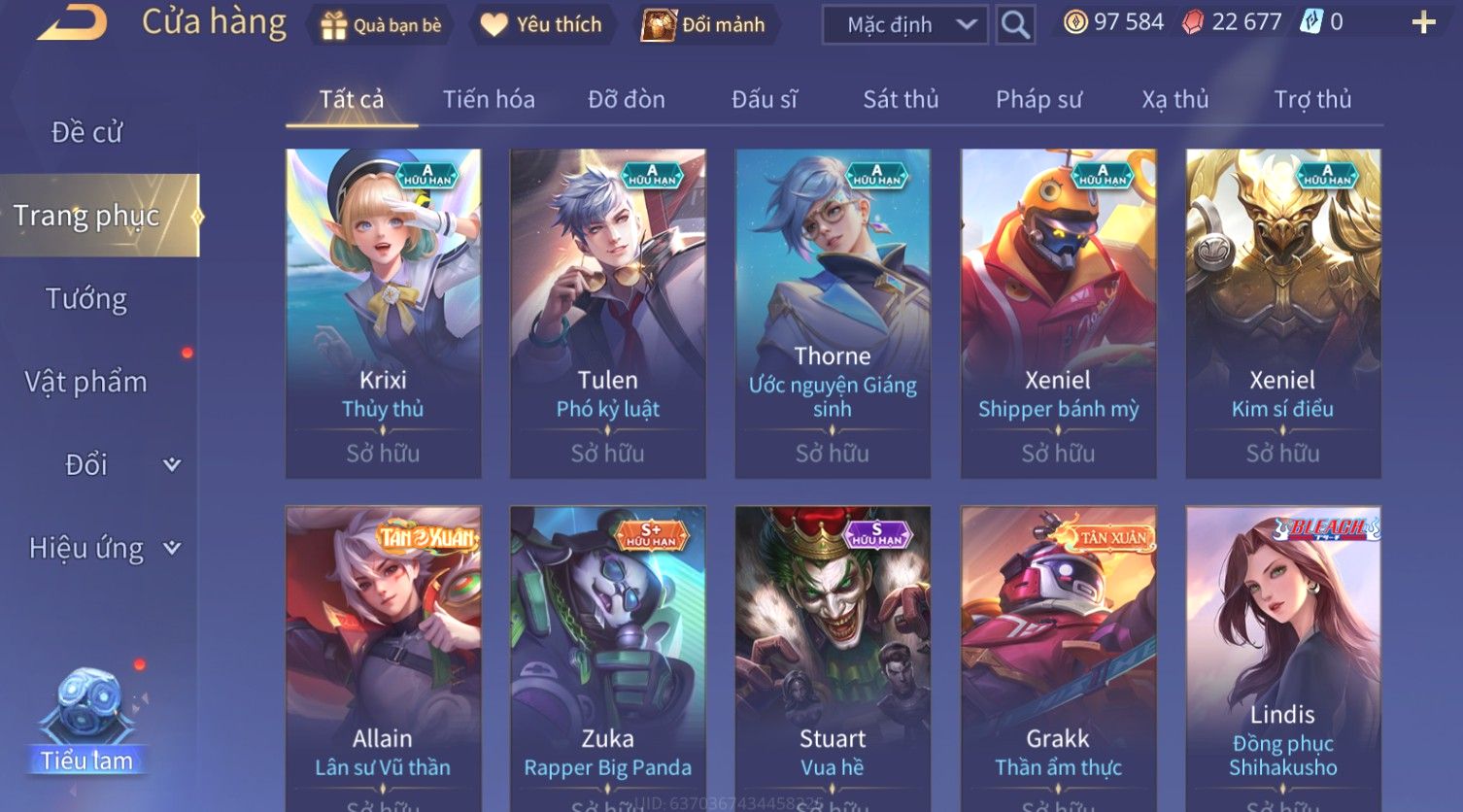Go back using the top-left arrow

point(73,23)
